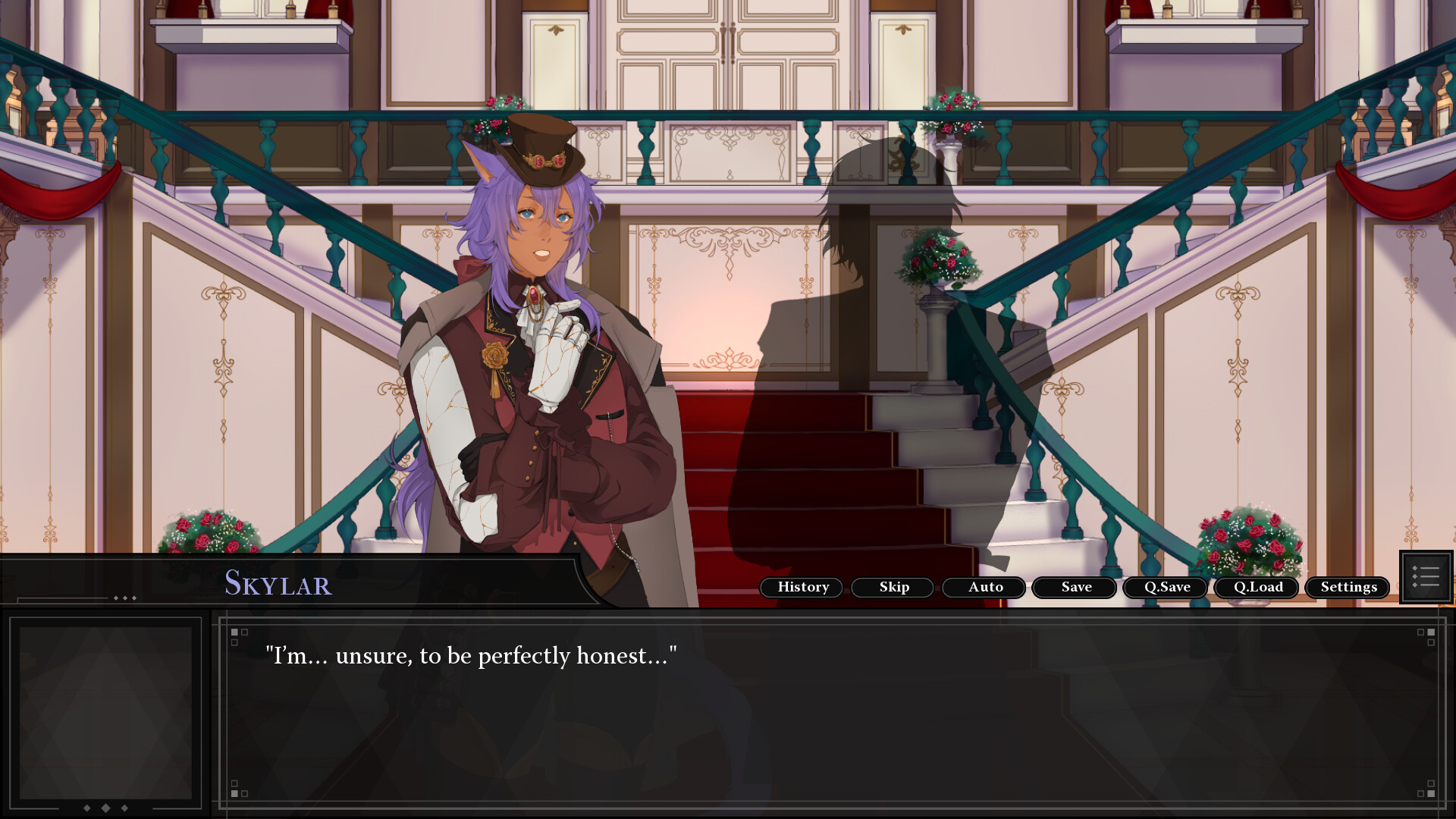Open the Settings menu
This screenshot has width=1456, height=819.
(x=1348, y=587)
